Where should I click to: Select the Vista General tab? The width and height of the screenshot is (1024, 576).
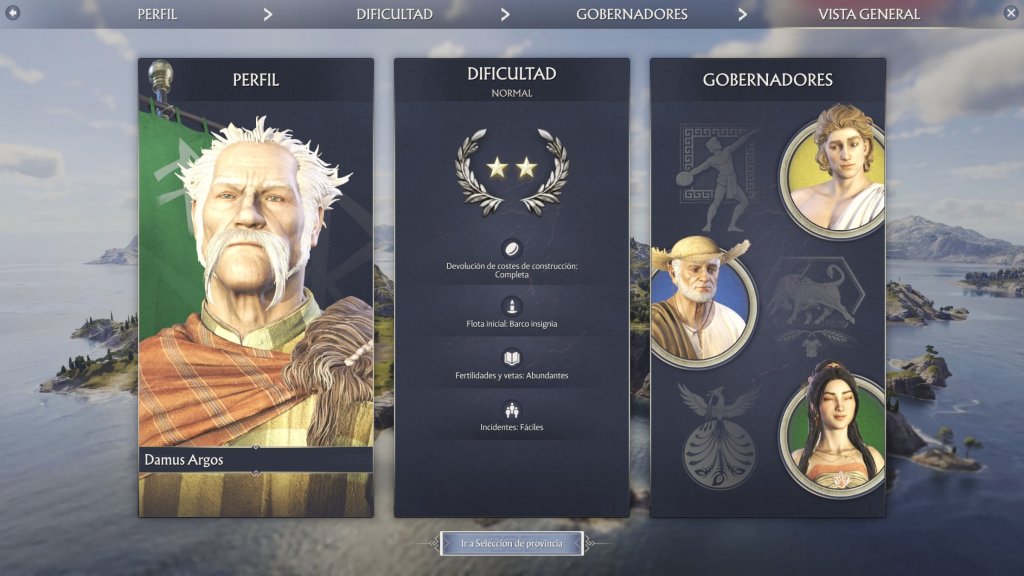tap(868, 14)
